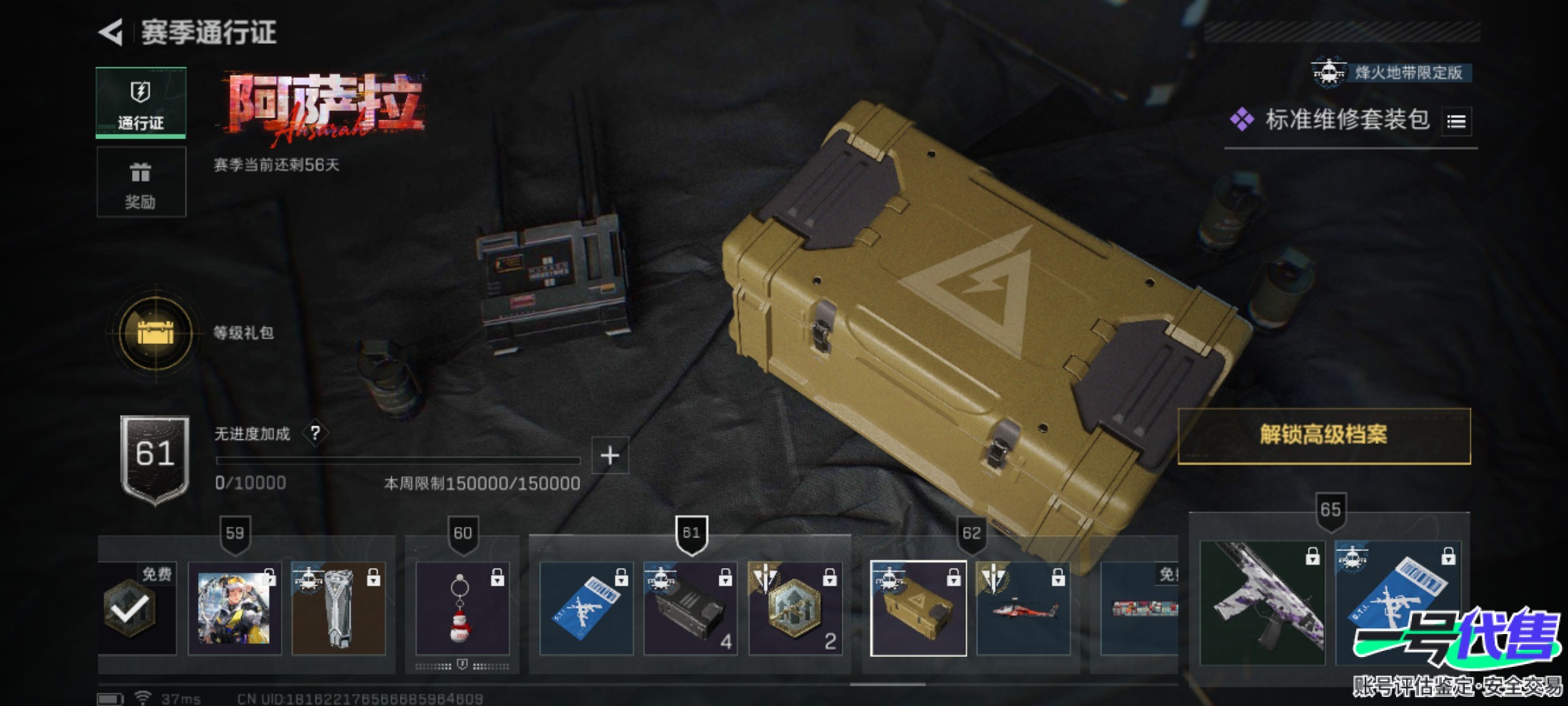Open the 奖励 rewards tab
1568x706 pixels.
coord(140,182)
